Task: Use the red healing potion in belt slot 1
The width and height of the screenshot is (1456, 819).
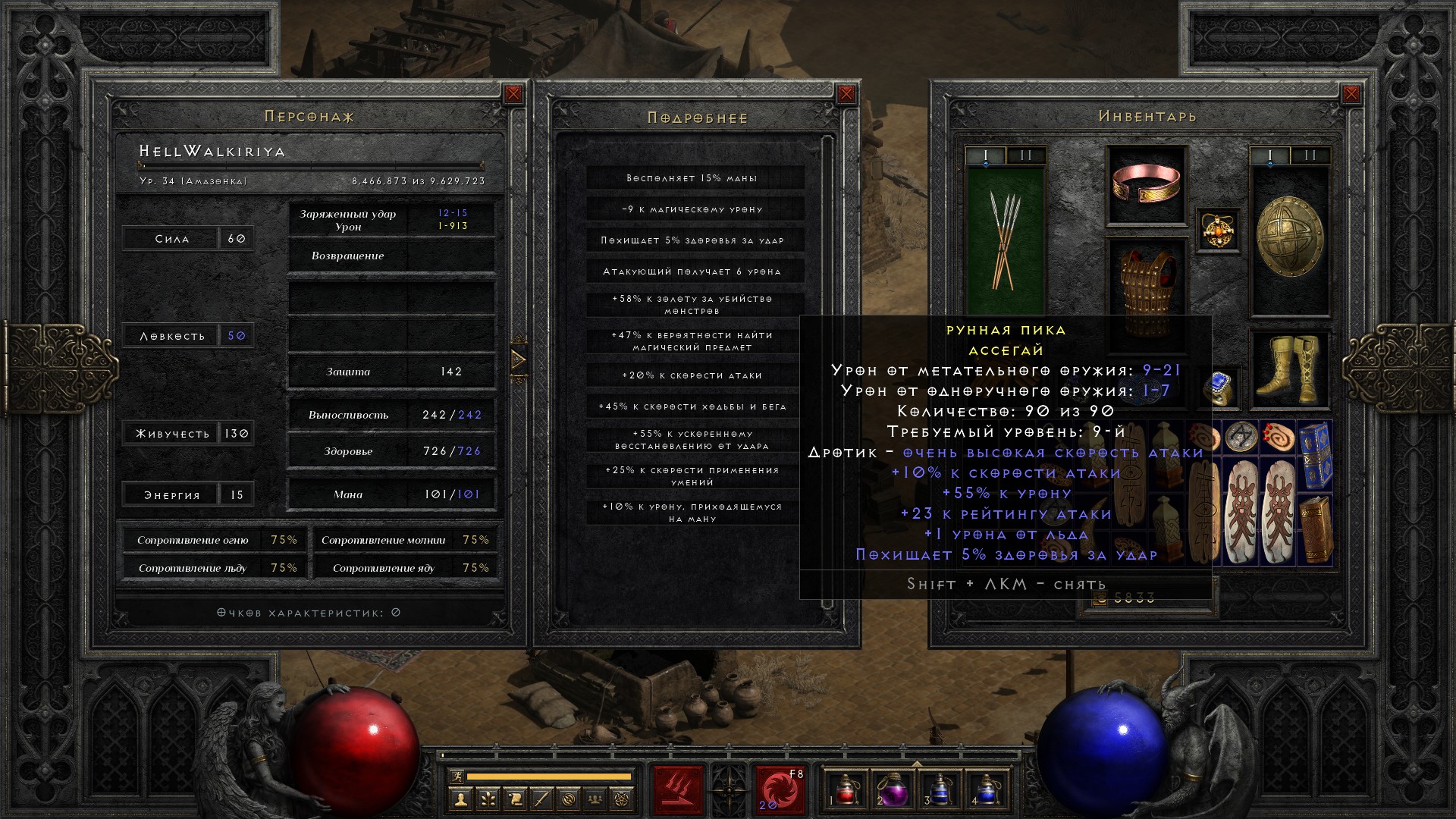Action: pyautogui.click(x=846, y=790)
